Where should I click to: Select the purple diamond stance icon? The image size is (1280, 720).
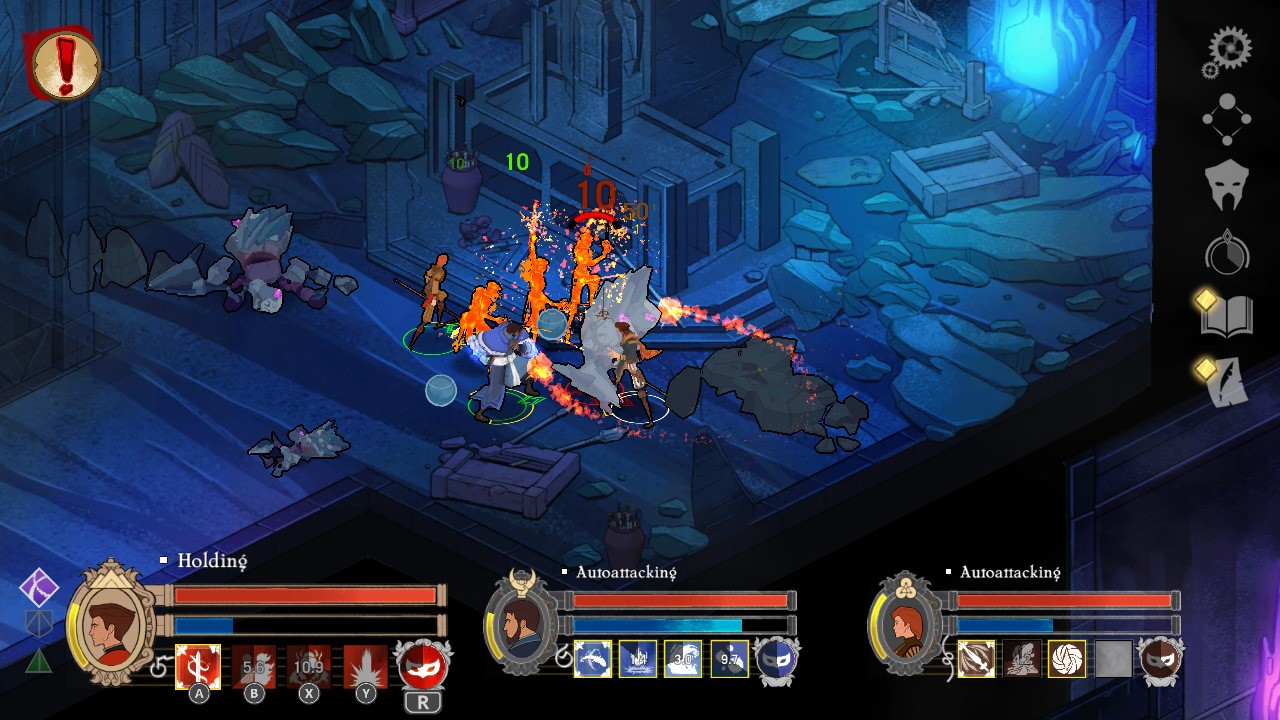(40, 588)
